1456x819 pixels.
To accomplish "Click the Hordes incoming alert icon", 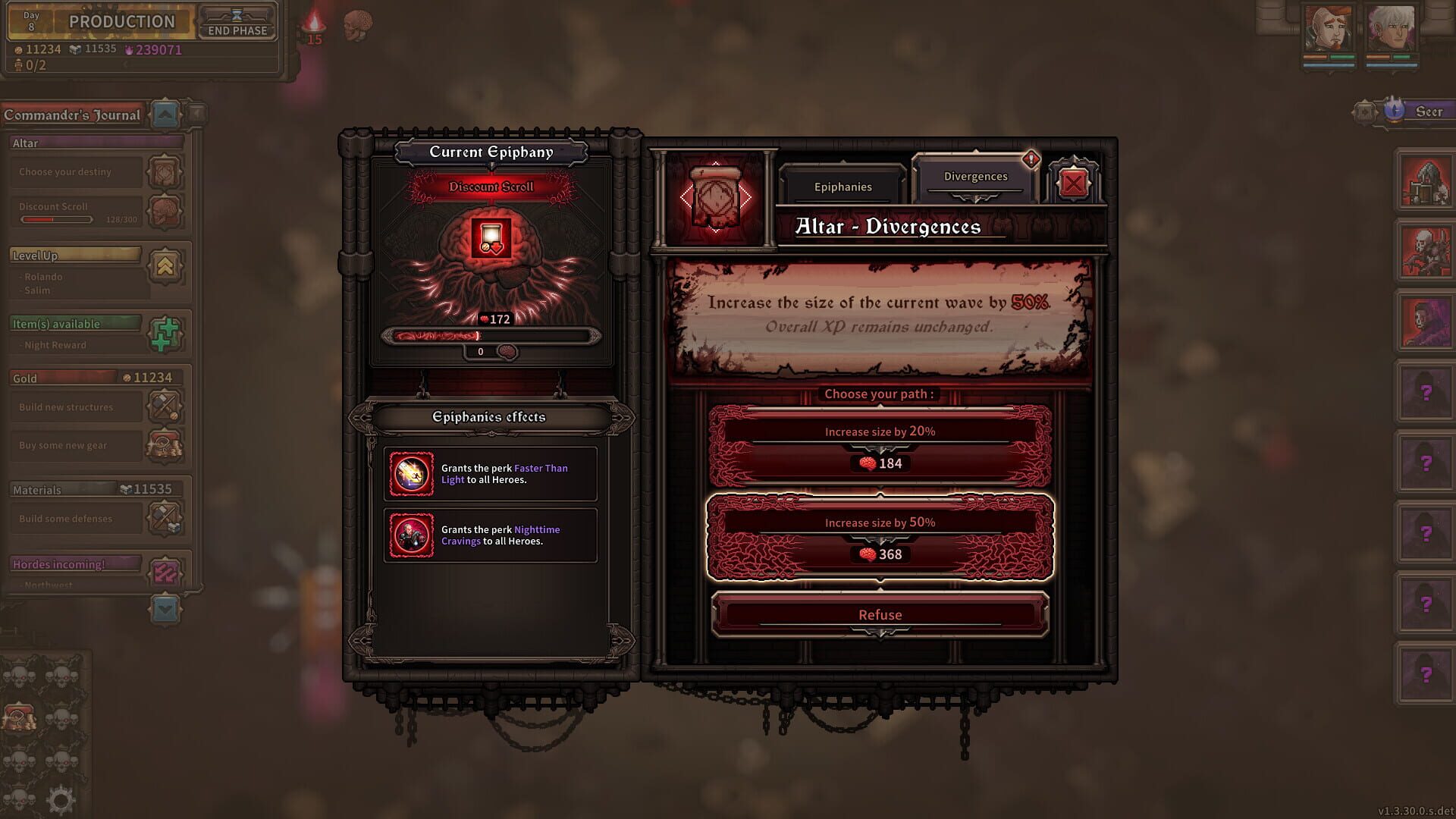I will click(165, 574).
